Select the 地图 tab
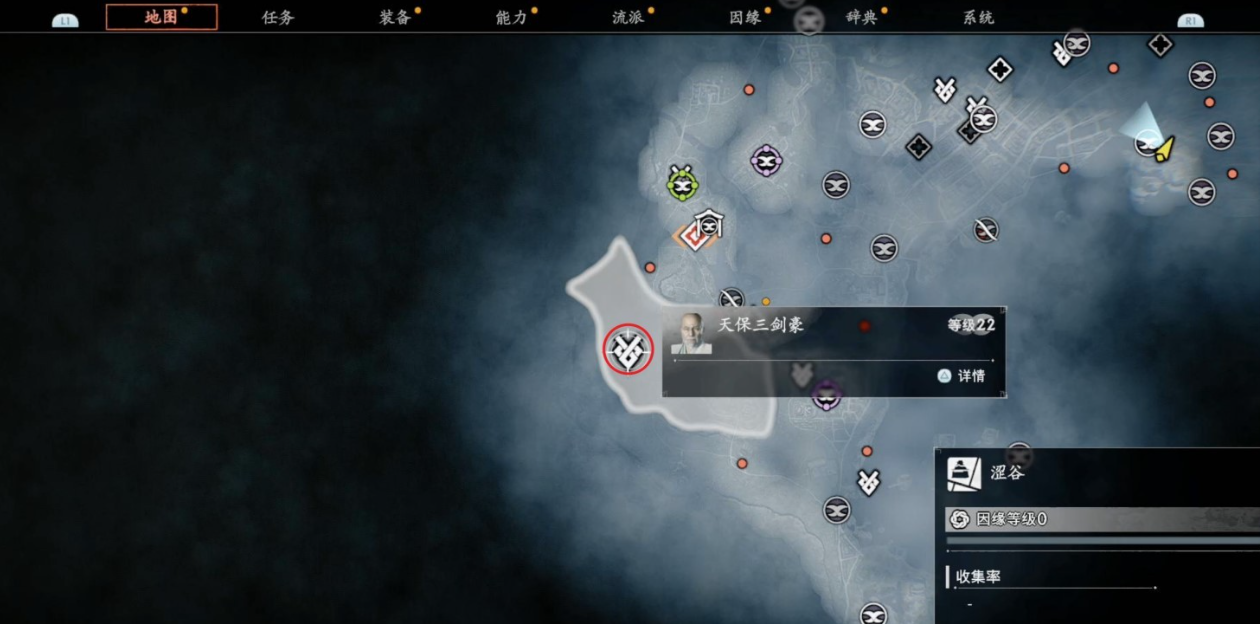1260x624 pixels. tap(161, 17)
